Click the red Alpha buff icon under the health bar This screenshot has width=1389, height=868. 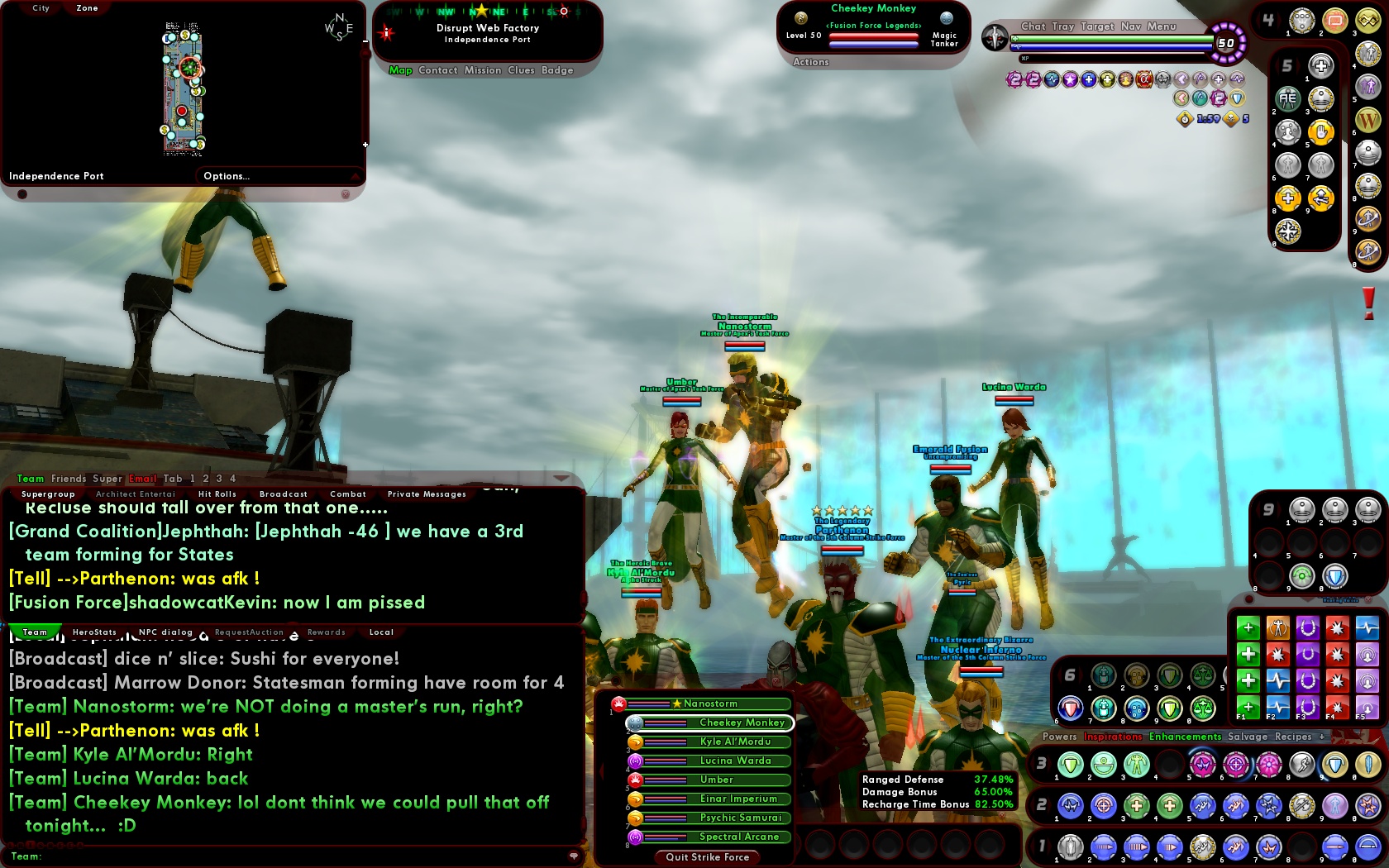[x=1143, y=80]
